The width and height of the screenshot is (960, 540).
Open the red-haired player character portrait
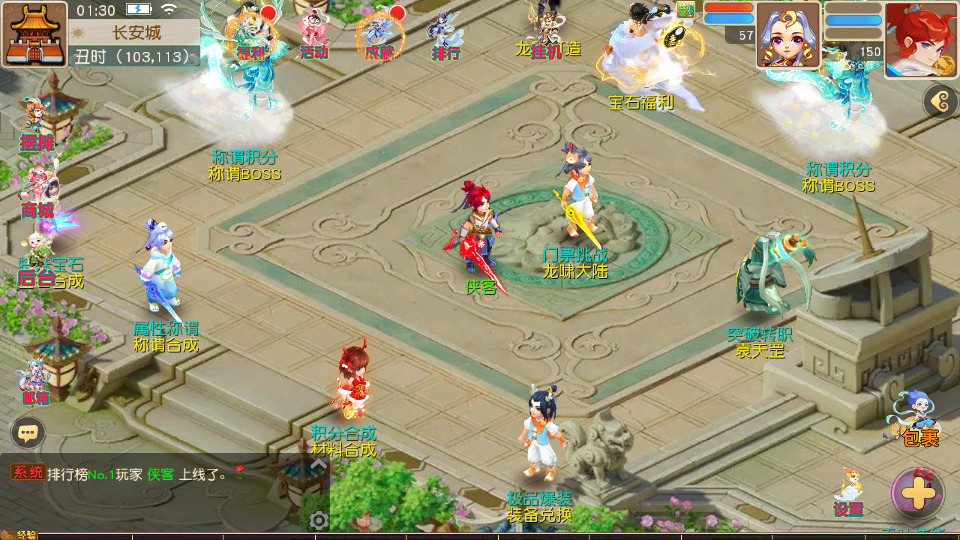pos(921,38)
